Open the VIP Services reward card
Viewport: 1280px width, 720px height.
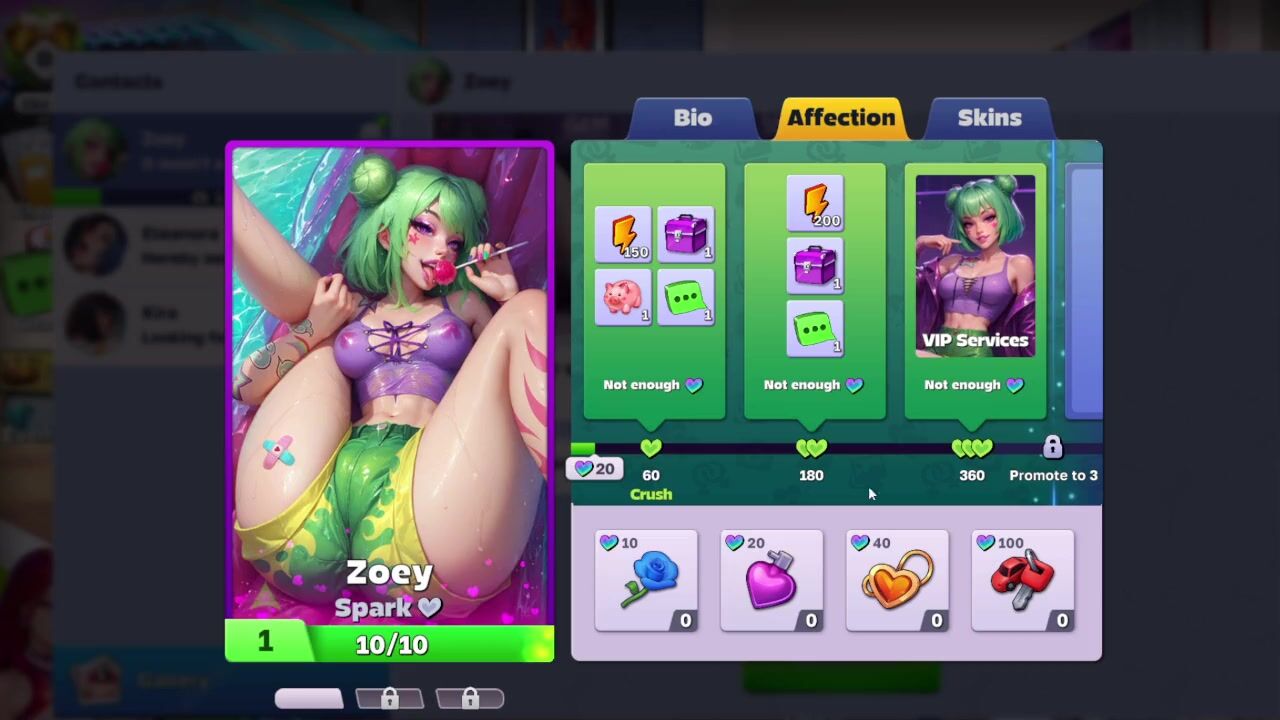(975, 266)
